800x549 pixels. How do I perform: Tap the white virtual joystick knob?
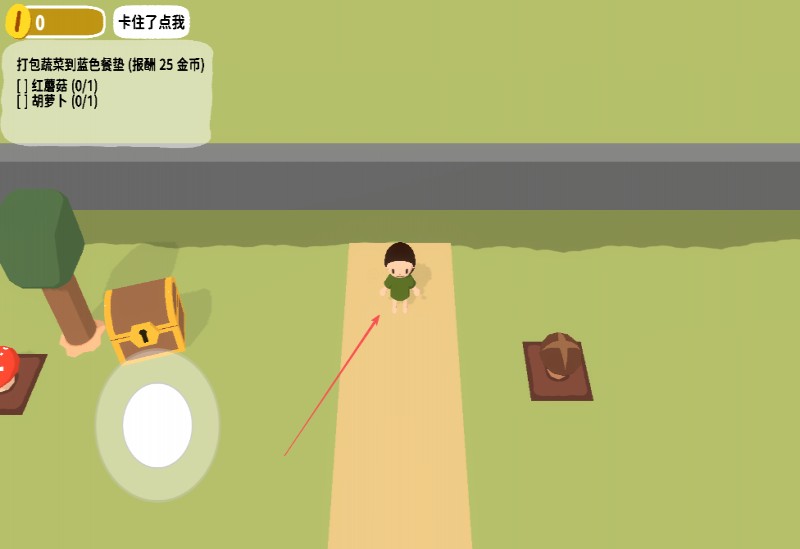pos(157,425)
